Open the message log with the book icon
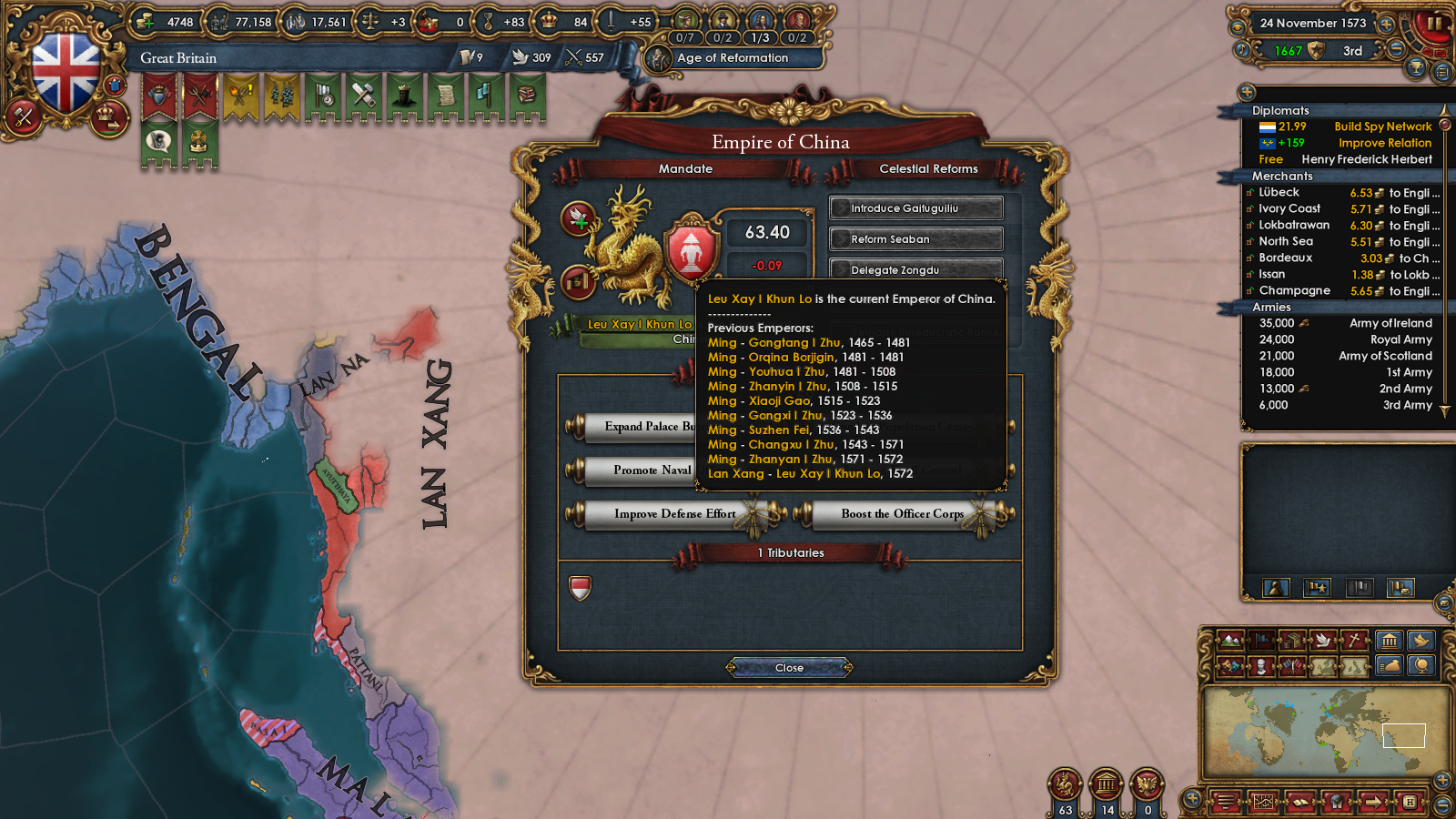This screenshot has height=819, width=1456. click(1300, 801)
